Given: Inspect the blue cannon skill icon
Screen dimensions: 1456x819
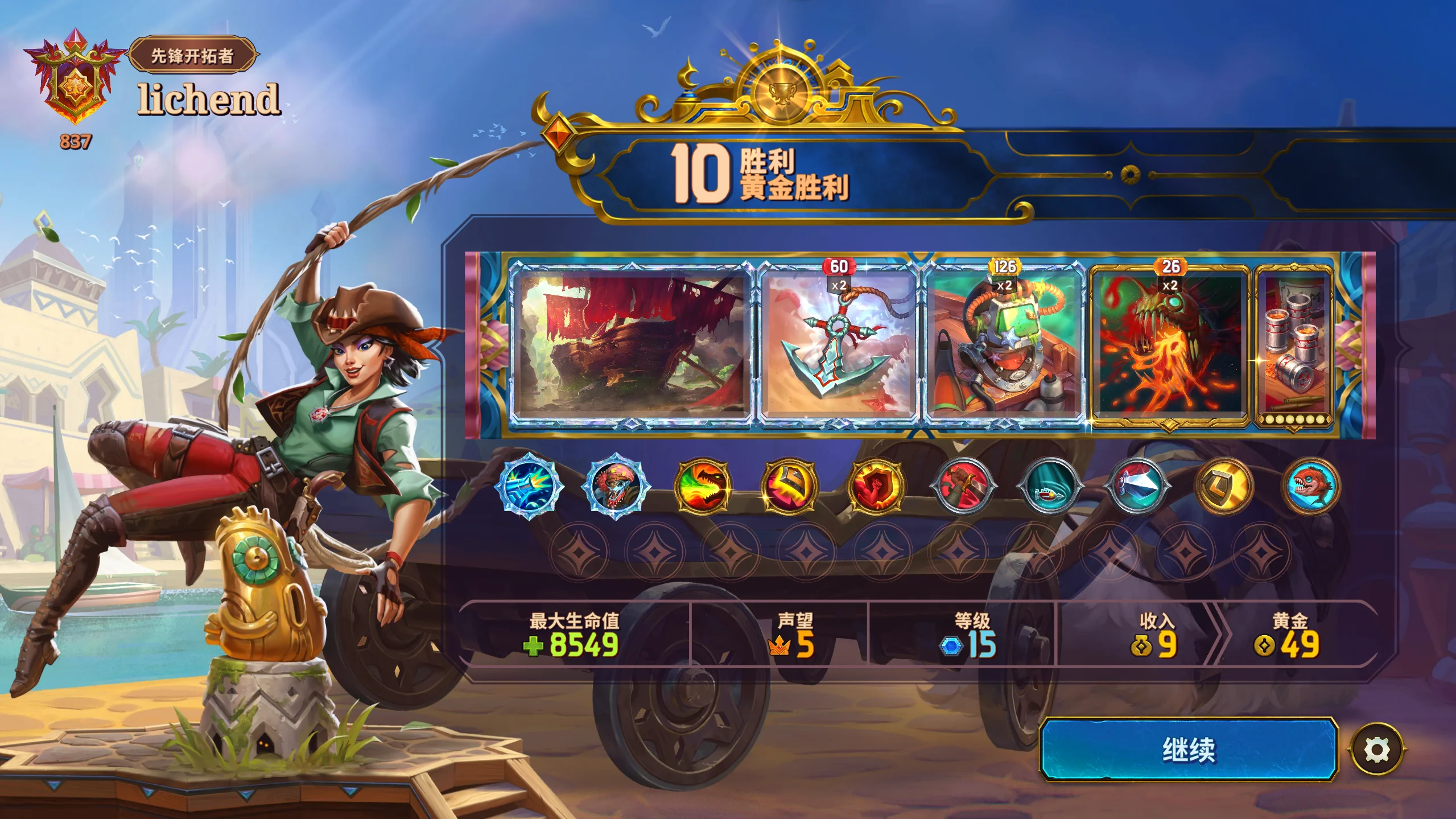Looking at the screenshot, I should (529, 487).
